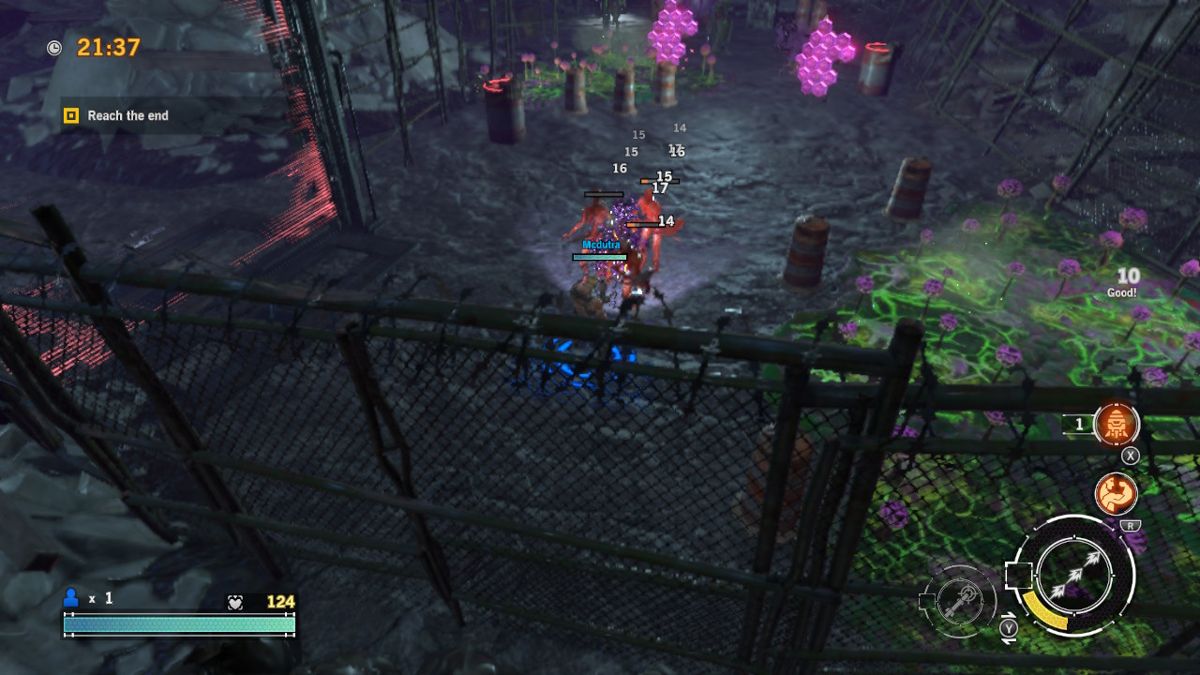Select the triple-arrow primary weapon dial

click(1076, 575)
